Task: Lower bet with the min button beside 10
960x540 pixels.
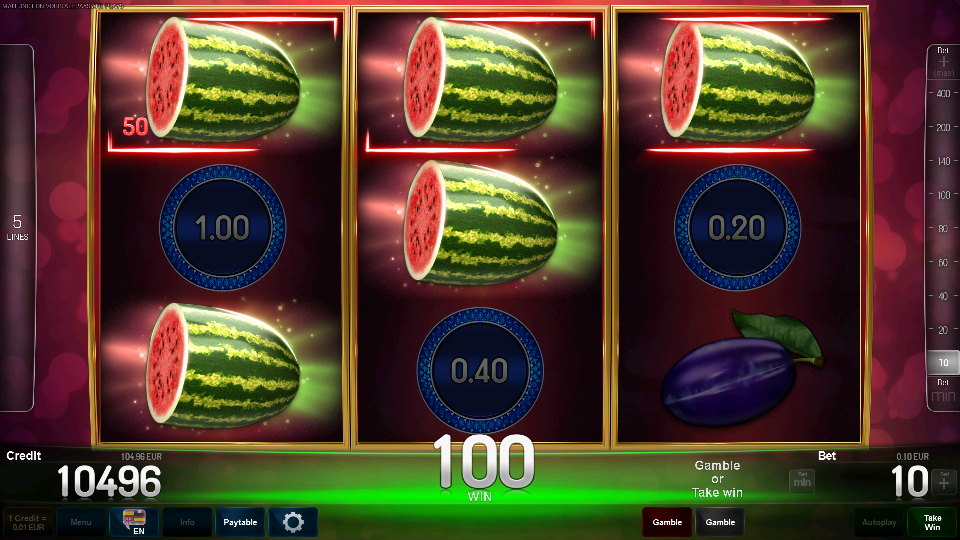Action: click(801, 482)
